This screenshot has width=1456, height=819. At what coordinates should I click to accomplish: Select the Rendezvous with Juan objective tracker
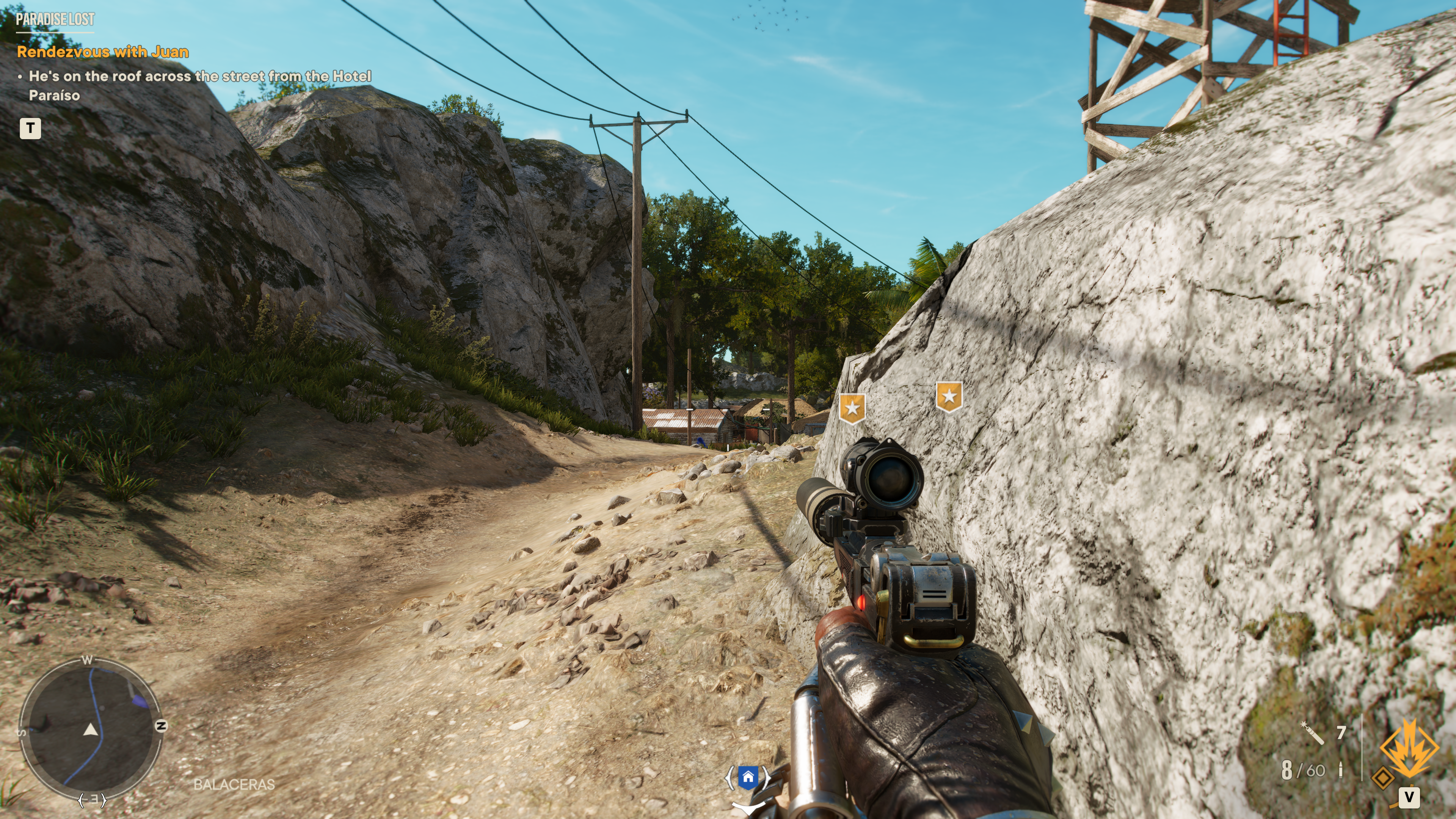(102, 52)
